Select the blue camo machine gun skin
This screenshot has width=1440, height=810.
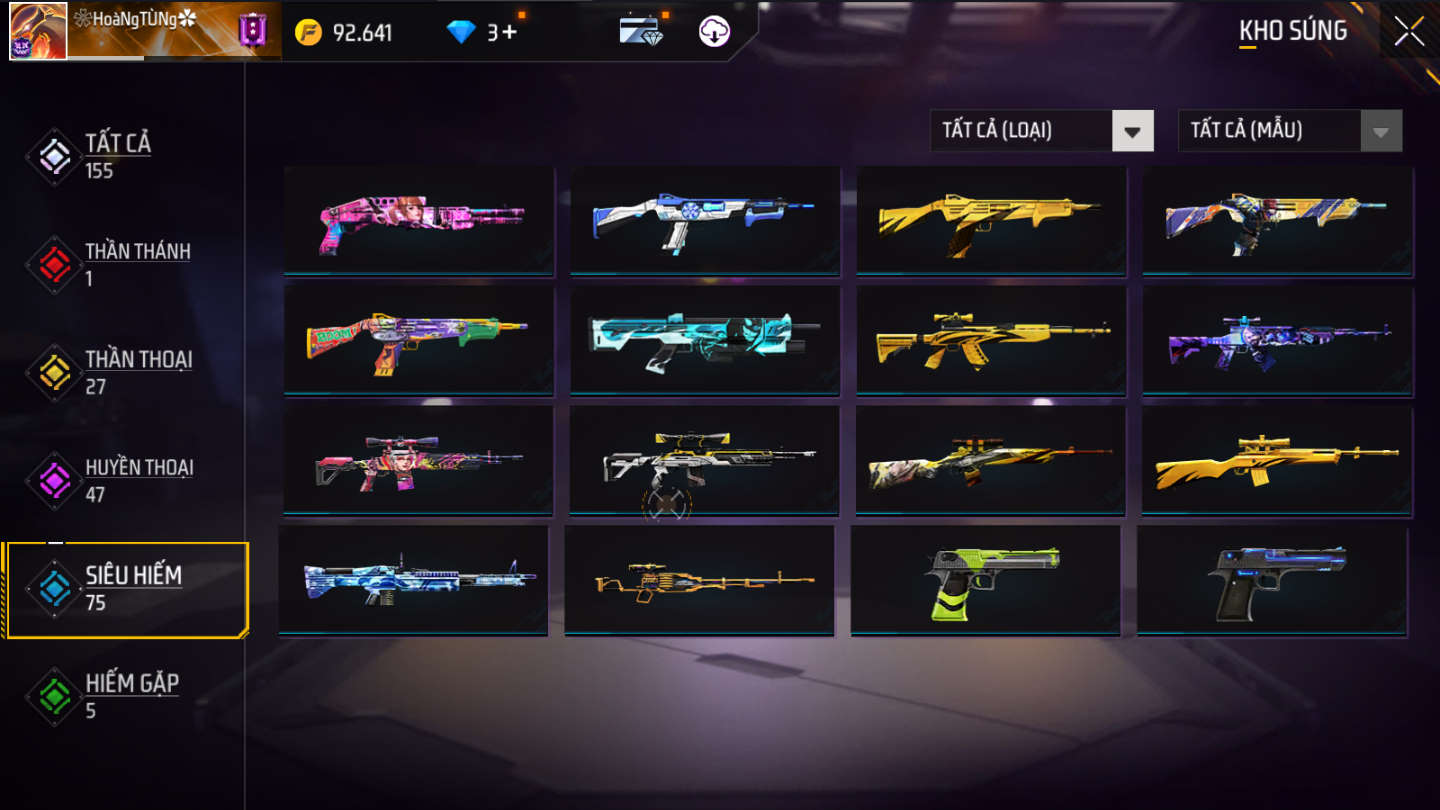click(x=413, y=580)
